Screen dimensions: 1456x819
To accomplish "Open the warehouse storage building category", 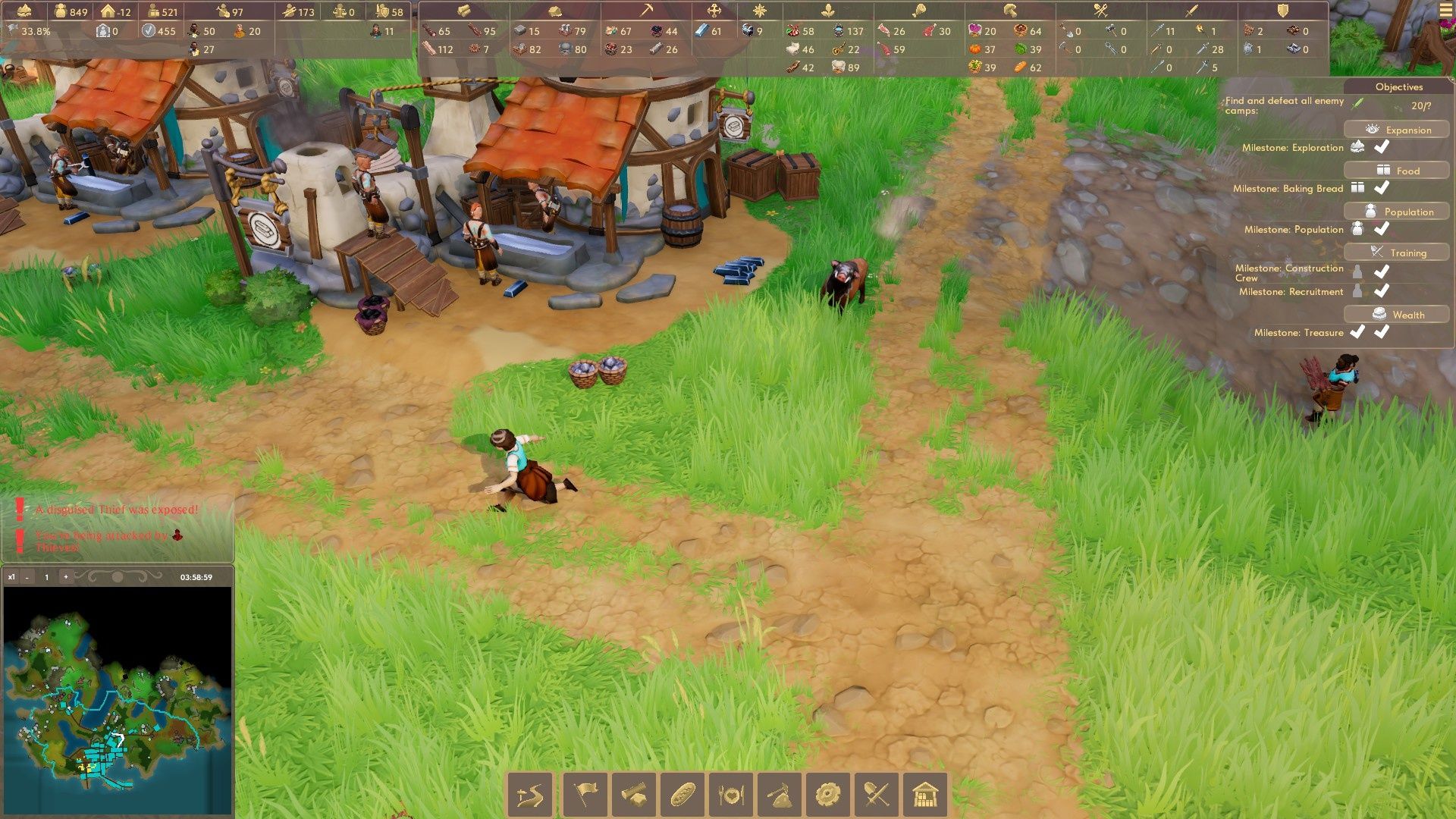I will coord(925,795).
